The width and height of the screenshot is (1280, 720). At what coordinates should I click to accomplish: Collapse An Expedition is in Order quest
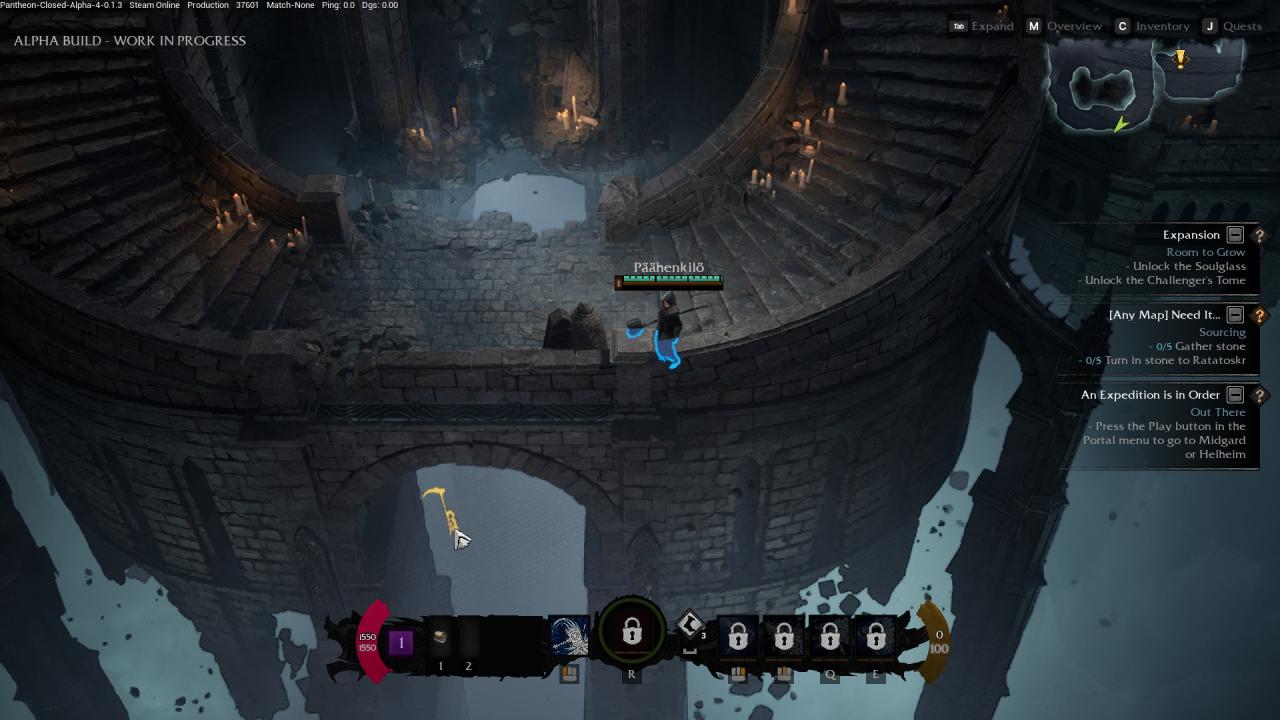pyautogui.click(x=1235, y=395)
